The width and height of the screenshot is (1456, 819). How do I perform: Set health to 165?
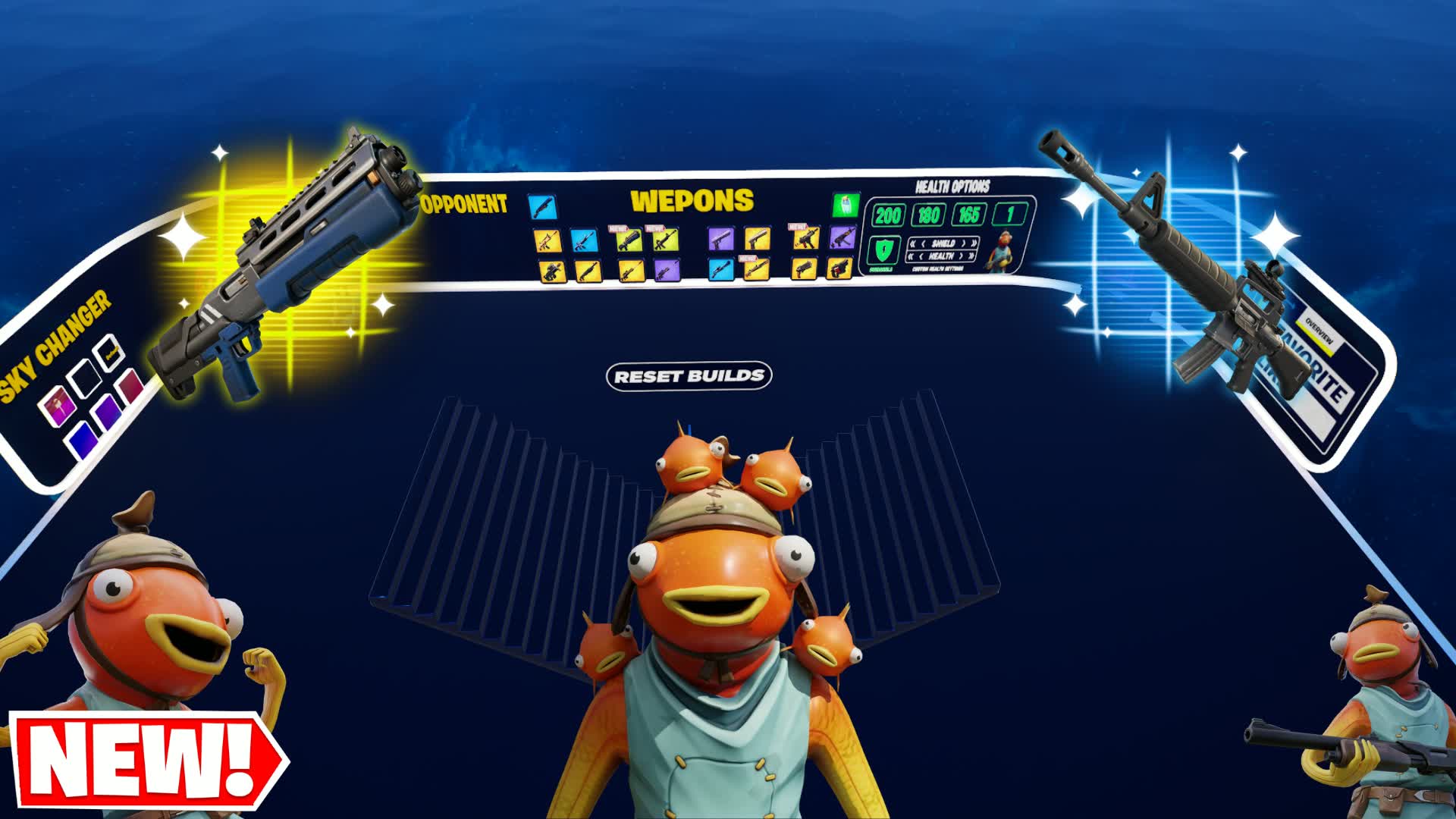click(x=968, y=215)
